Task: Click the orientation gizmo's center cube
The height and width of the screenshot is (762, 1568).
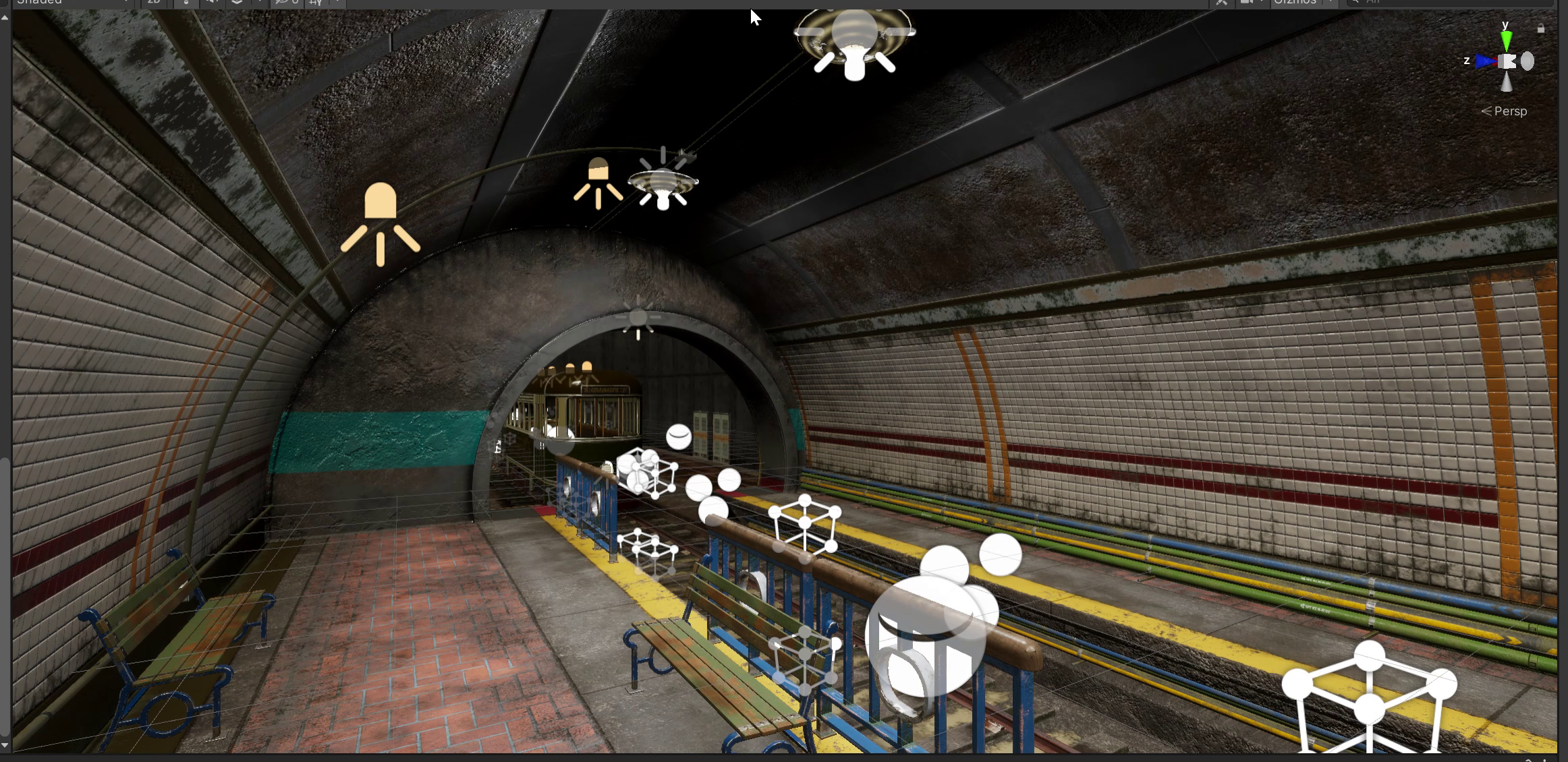Action: pos(1507,62)
